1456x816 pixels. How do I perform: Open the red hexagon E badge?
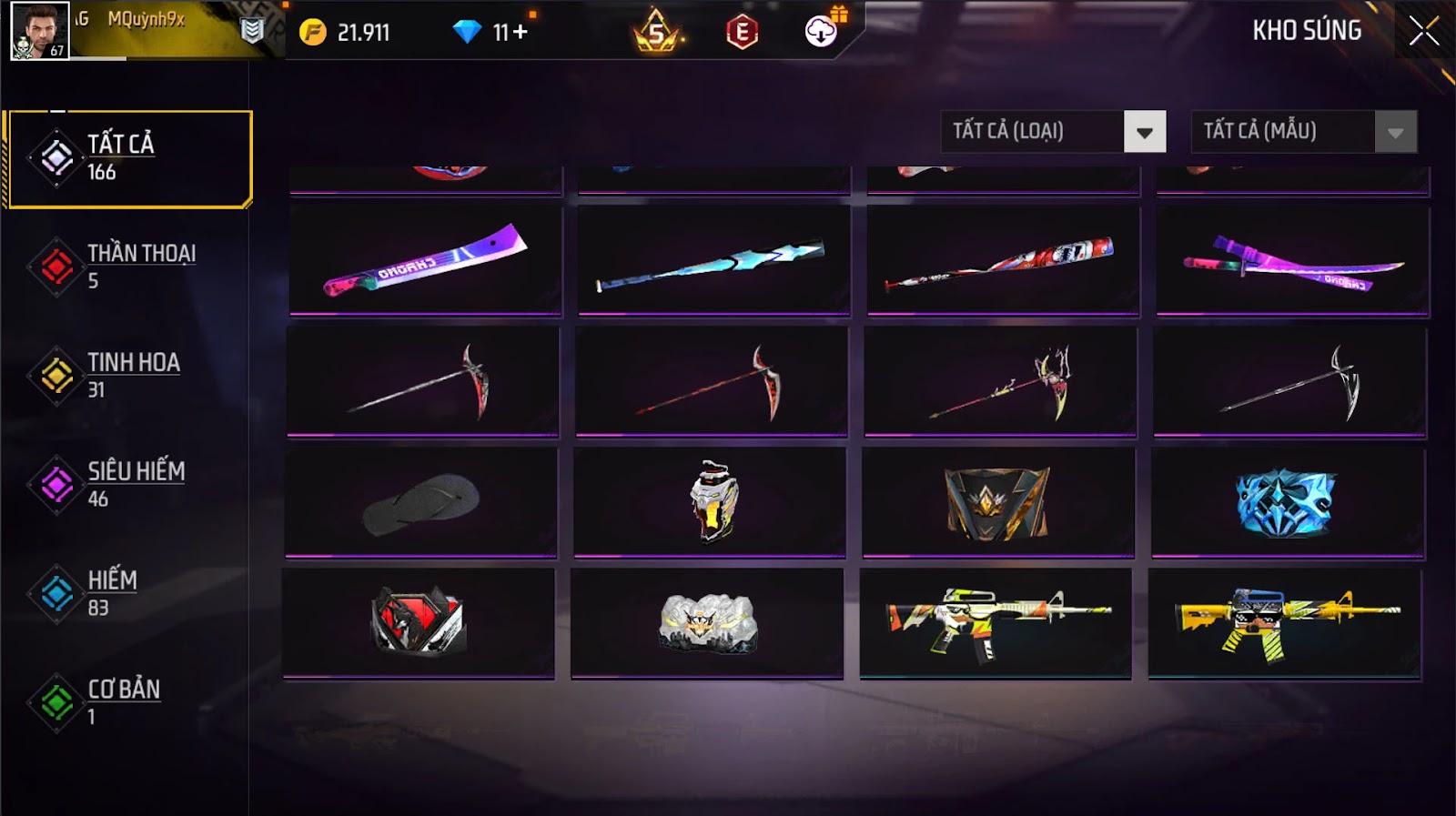(742, 33)
